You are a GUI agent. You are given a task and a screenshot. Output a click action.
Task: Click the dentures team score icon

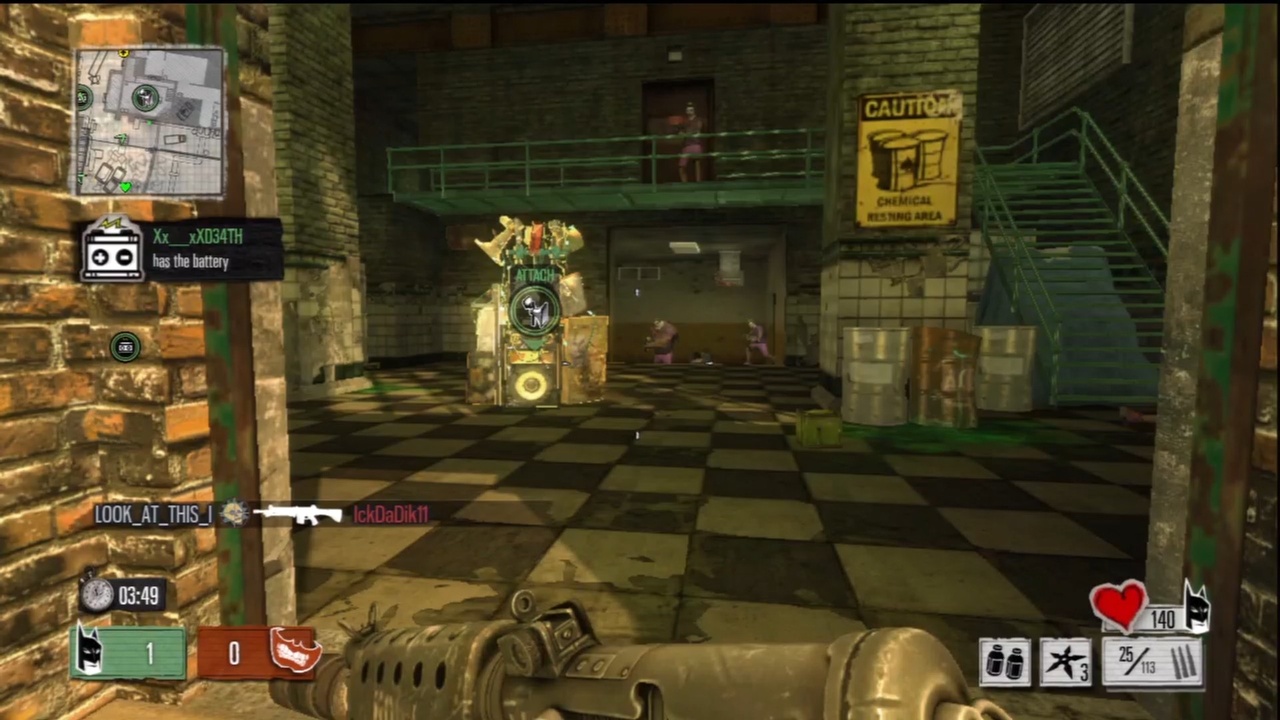pos(294,652)
